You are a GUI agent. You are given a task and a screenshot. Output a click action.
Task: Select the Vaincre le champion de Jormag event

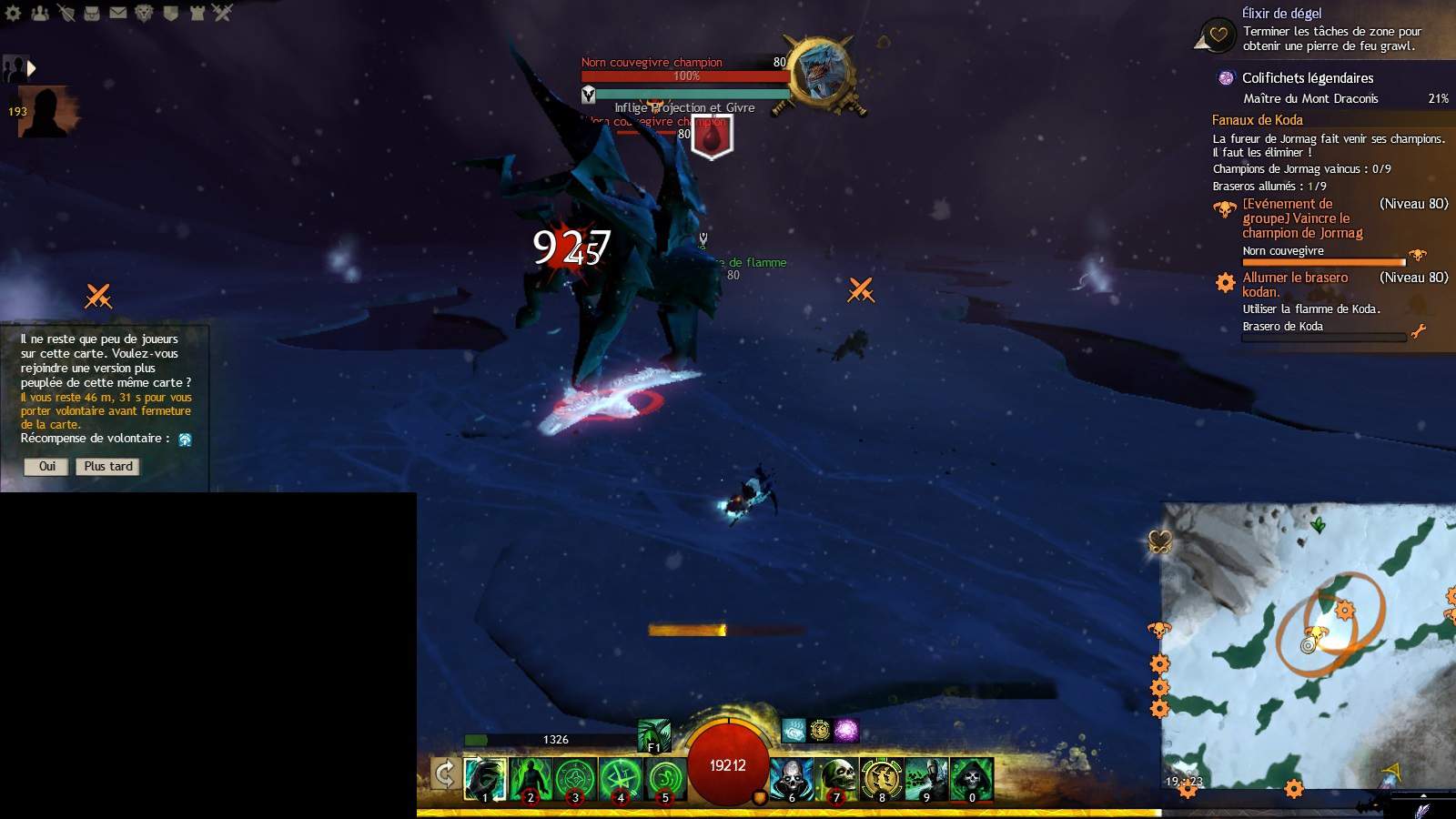1302,218
